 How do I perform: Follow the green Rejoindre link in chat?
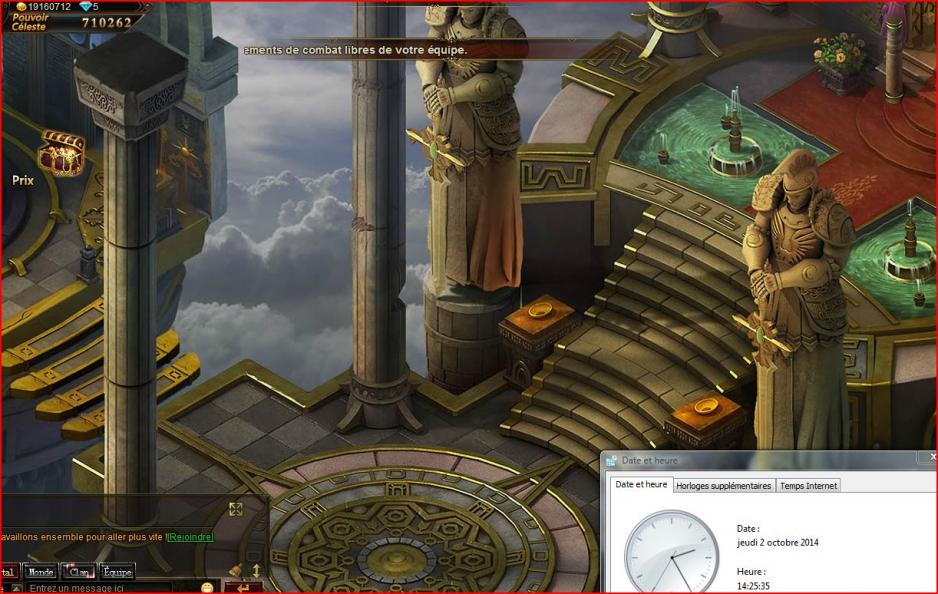[190, 537]
